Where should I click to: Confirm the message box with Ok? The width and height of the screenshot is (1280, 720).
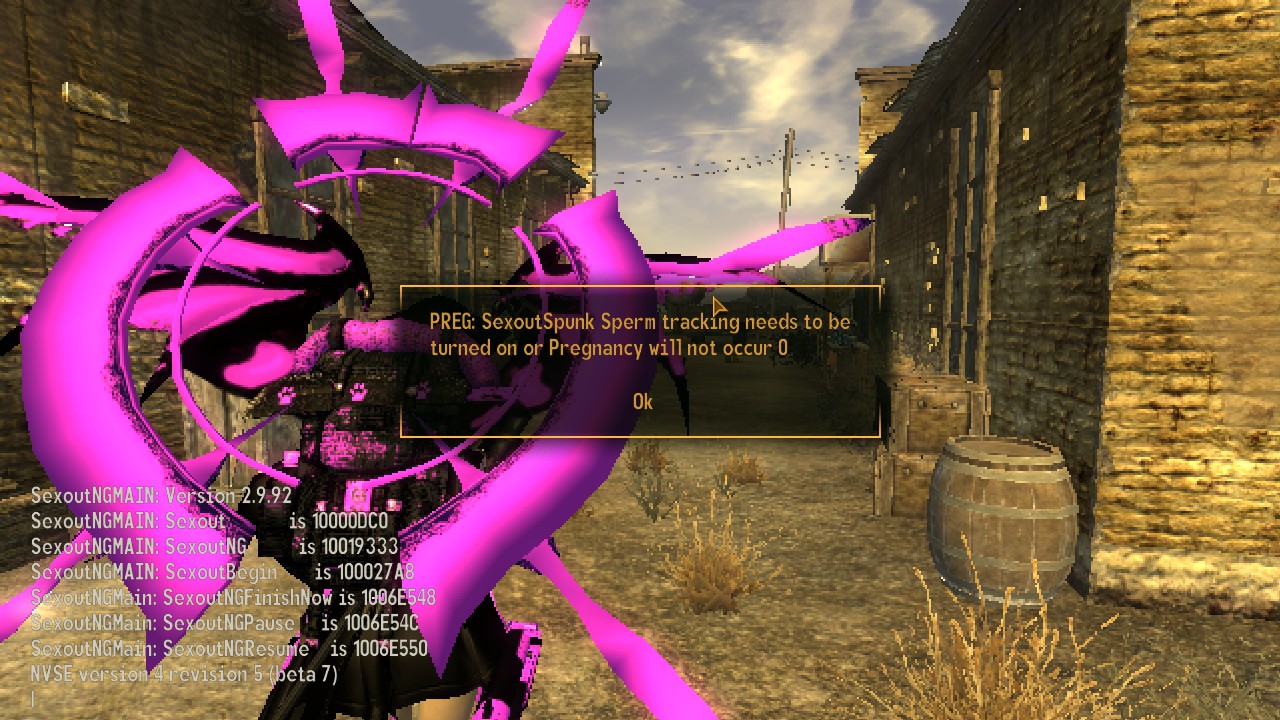coord(642,401)
